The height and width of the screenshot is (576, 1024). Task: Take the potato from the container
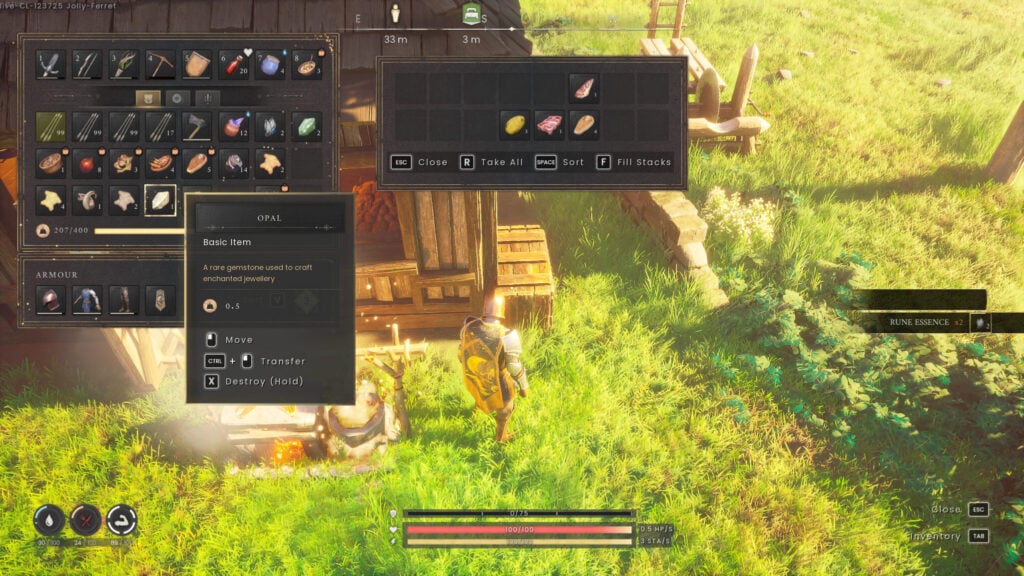coord(514,125)
